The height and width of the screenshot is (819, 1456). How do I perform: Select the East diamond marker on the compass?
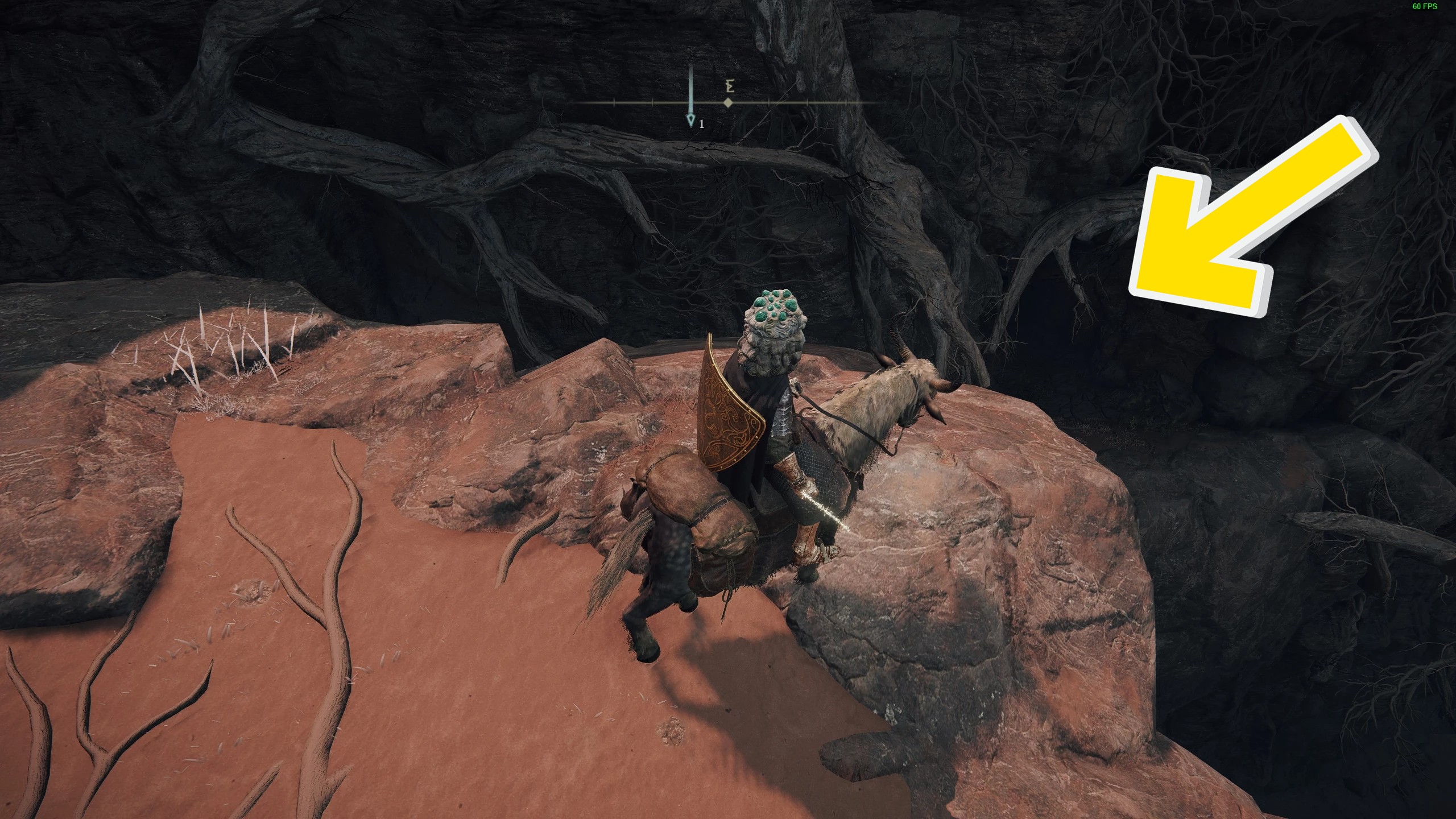727,103
